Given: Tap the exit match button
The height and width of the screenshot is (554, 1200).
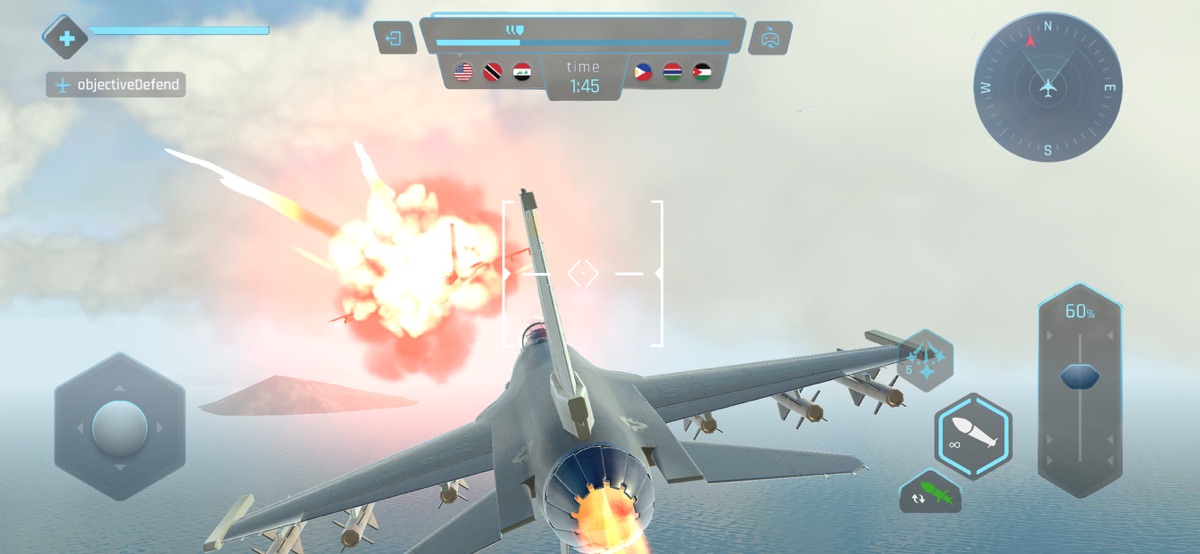Looking at the screenshot, I should (x=395, y=39).
